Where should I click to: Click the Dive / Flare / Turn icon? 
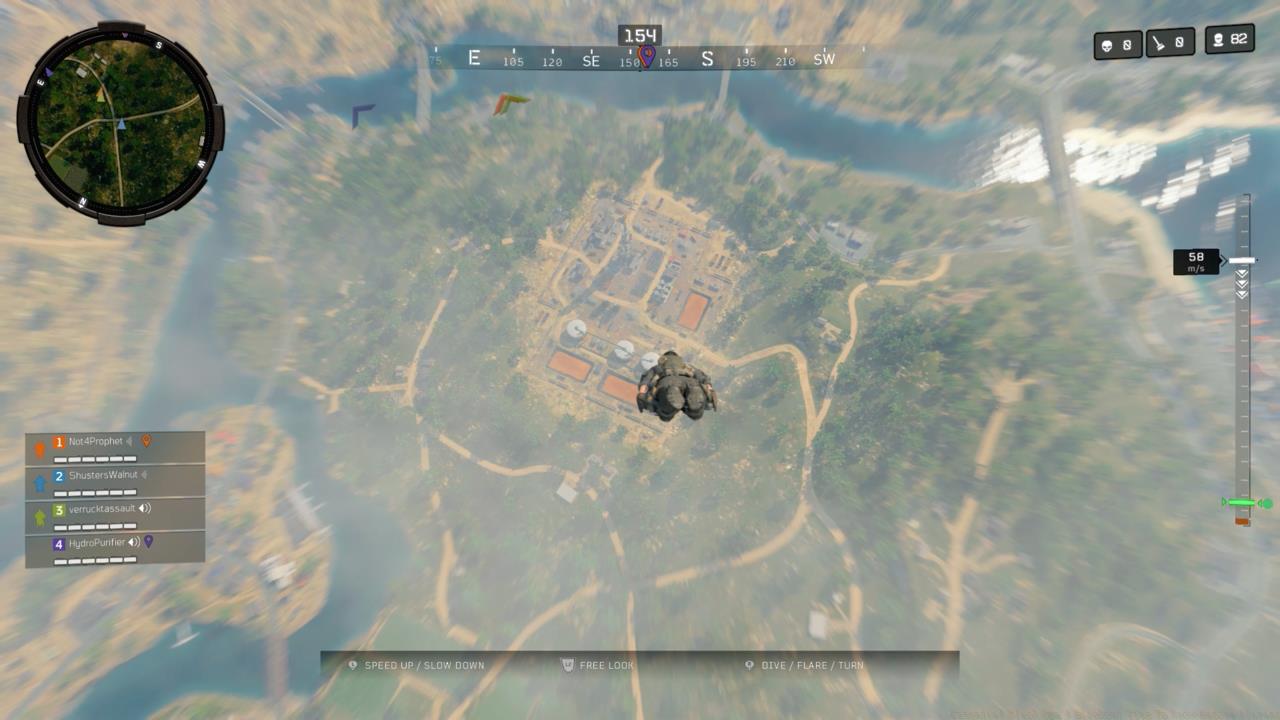click(x=749, y=664)
